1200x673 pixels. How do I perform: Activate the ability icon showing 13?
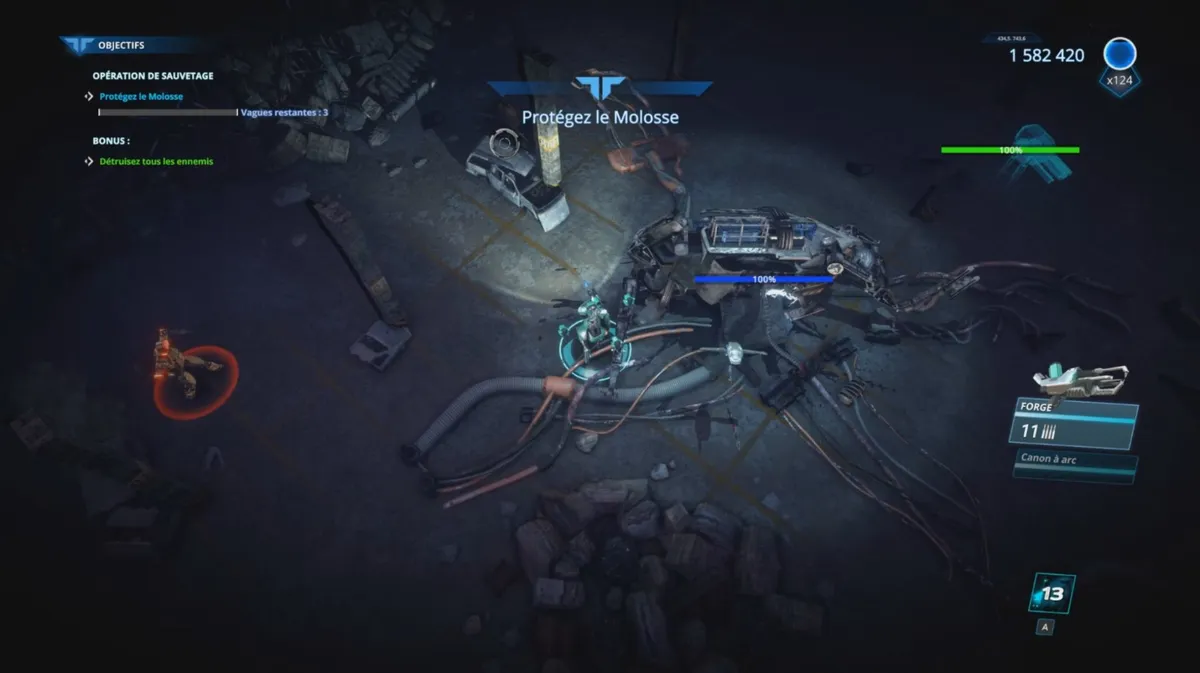pos(1052,594)
